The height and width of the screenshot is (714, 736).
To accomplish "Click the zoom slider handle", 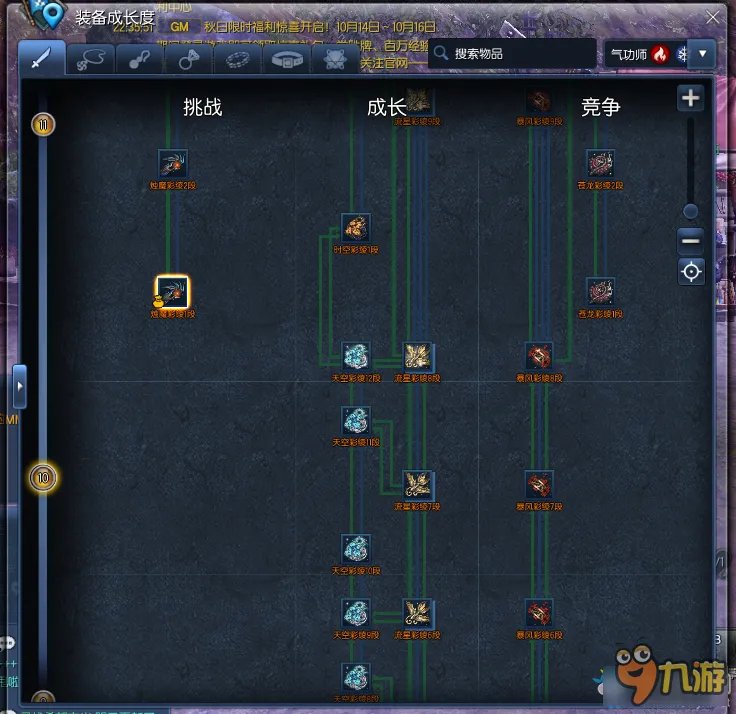I will click(x=690, y=211).
